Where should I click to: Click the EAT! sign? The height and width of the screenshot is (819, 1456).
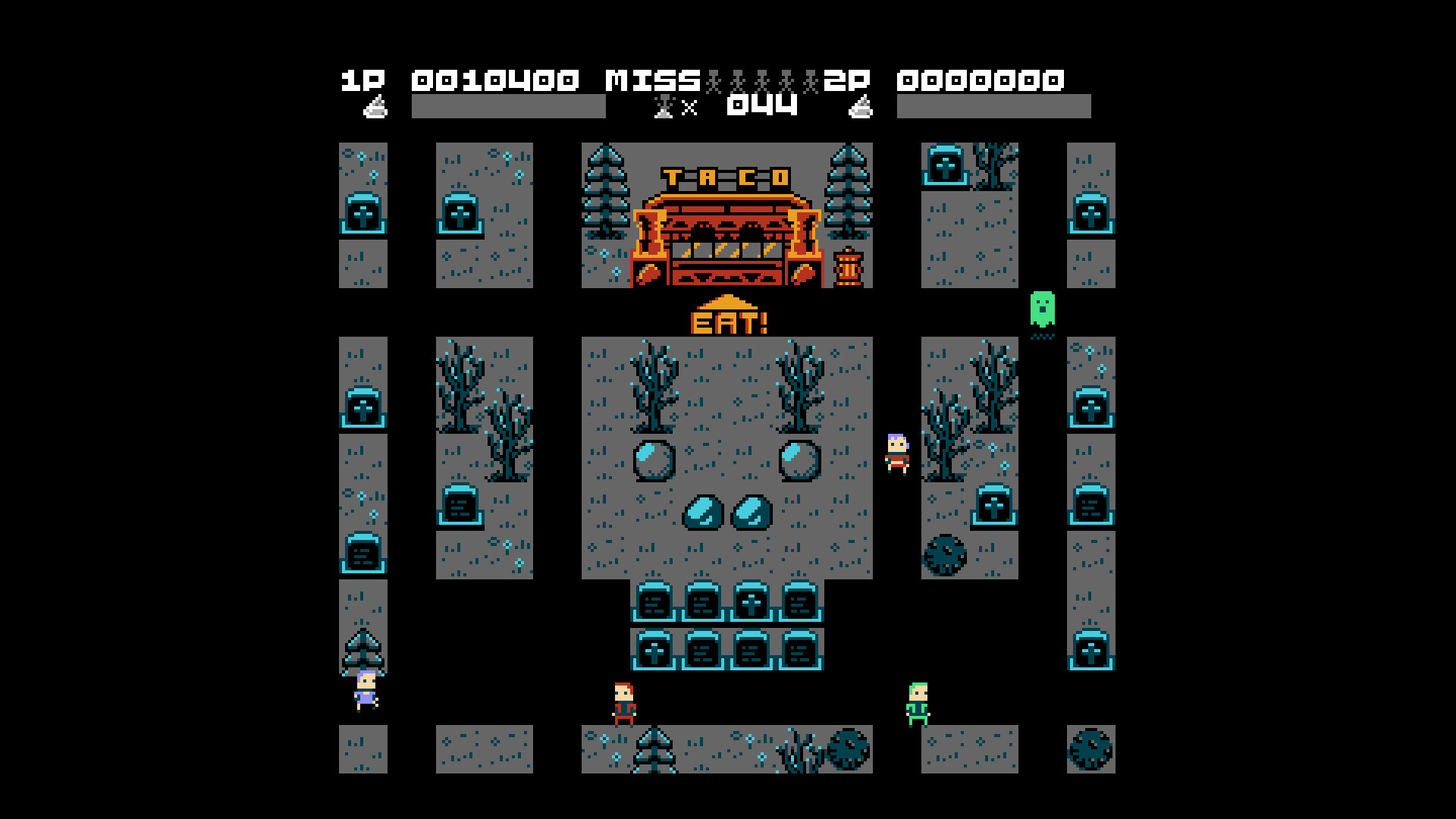point(726,322)
